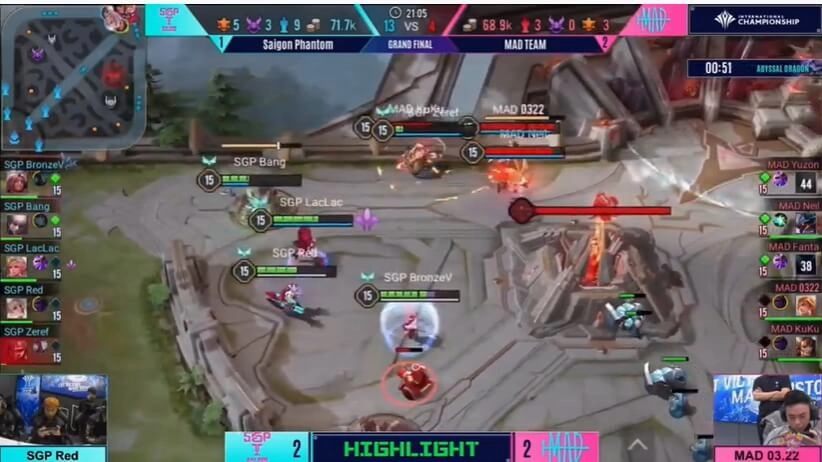Click the minimap in the corner
This screenshot has height=462, width=822.
(x=72, y=76)
